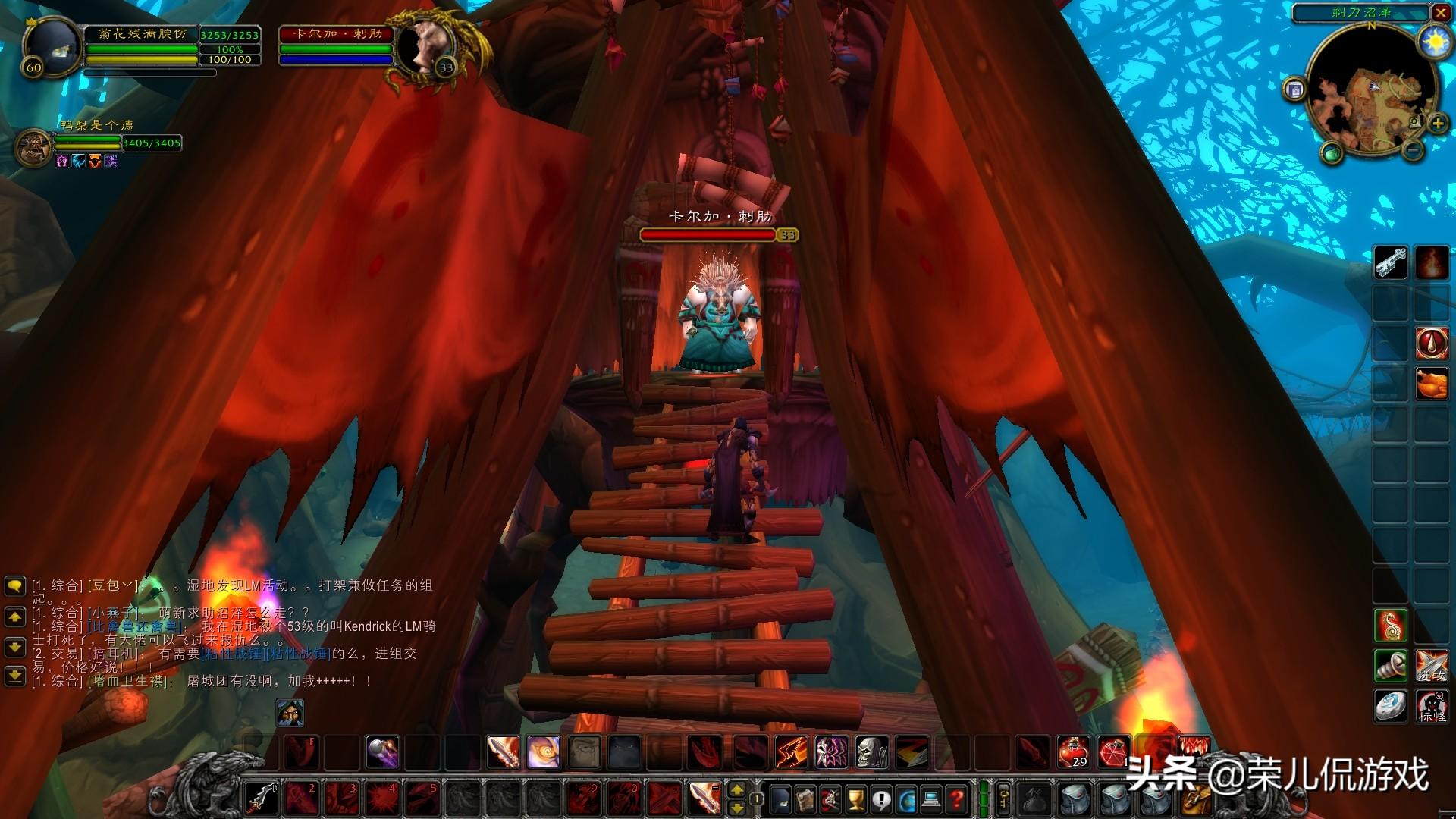The image size is (1456, 819).
Task: Activate the blood drop ability icon
Action: click(1432, 343)
